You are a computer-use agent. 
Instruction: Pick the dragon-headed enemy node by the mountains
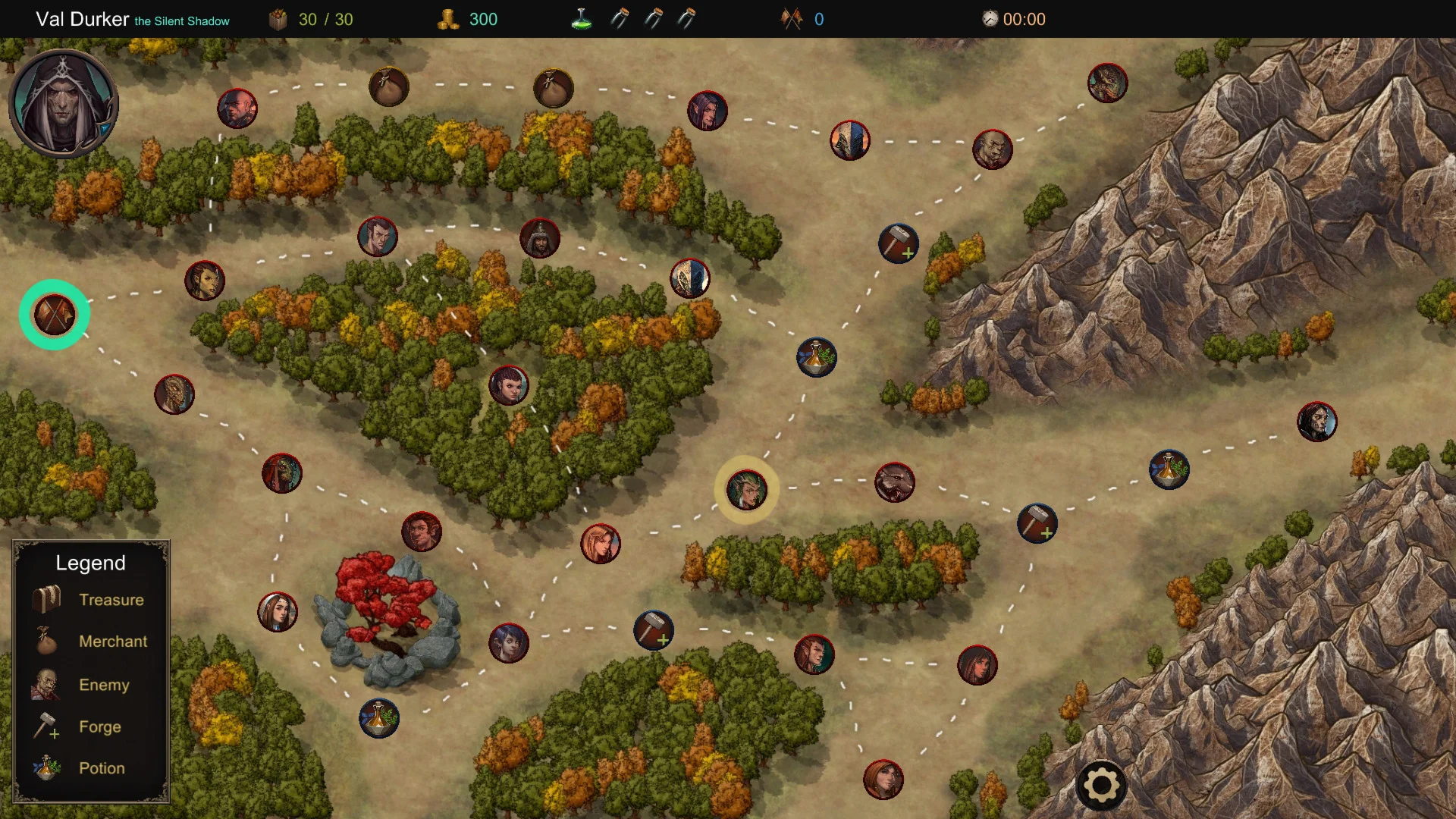[1107, 83]
